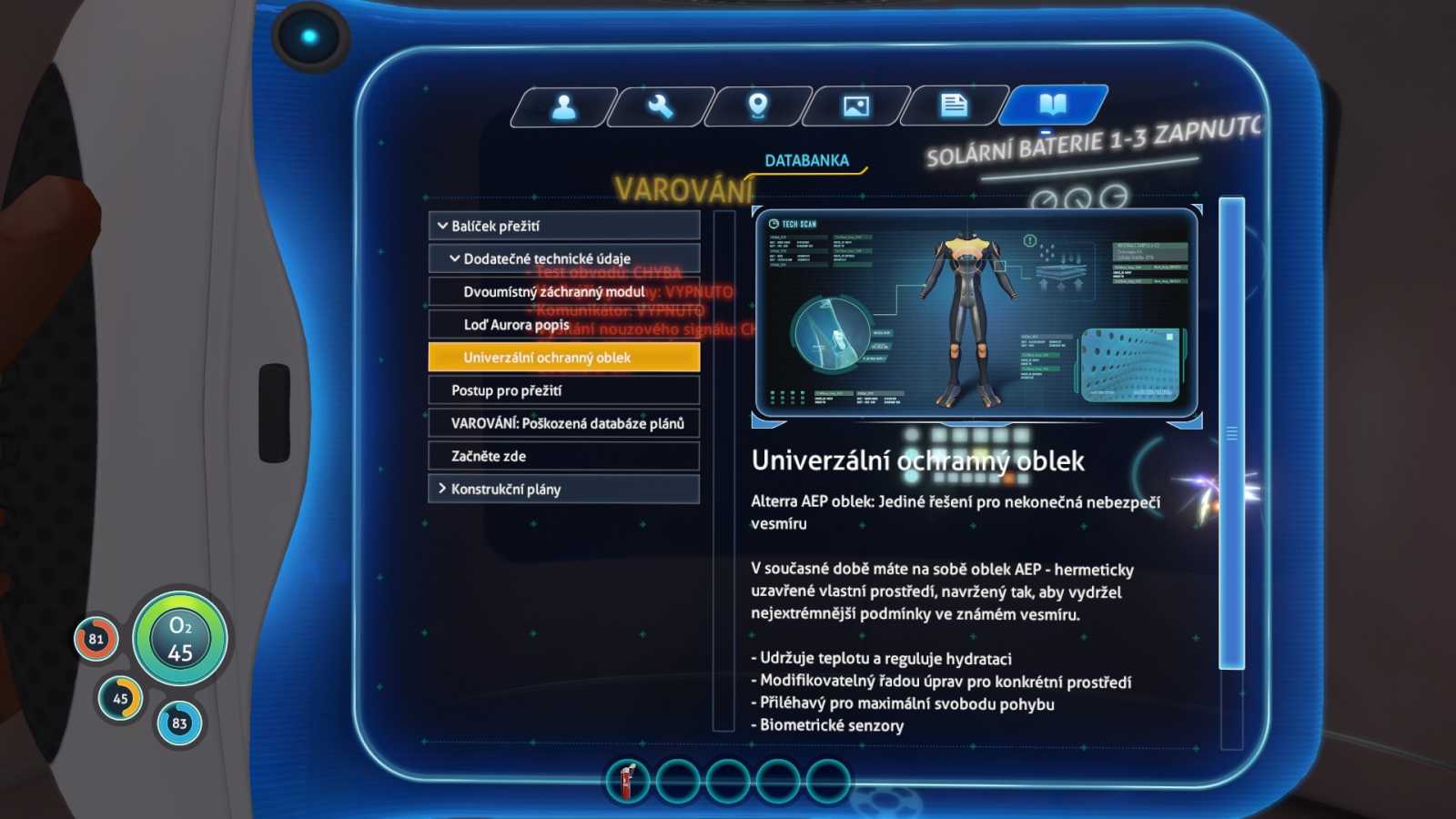Select the Začněte zde entry
This screenshot has width=1456, height=819.
pos(563,456)
